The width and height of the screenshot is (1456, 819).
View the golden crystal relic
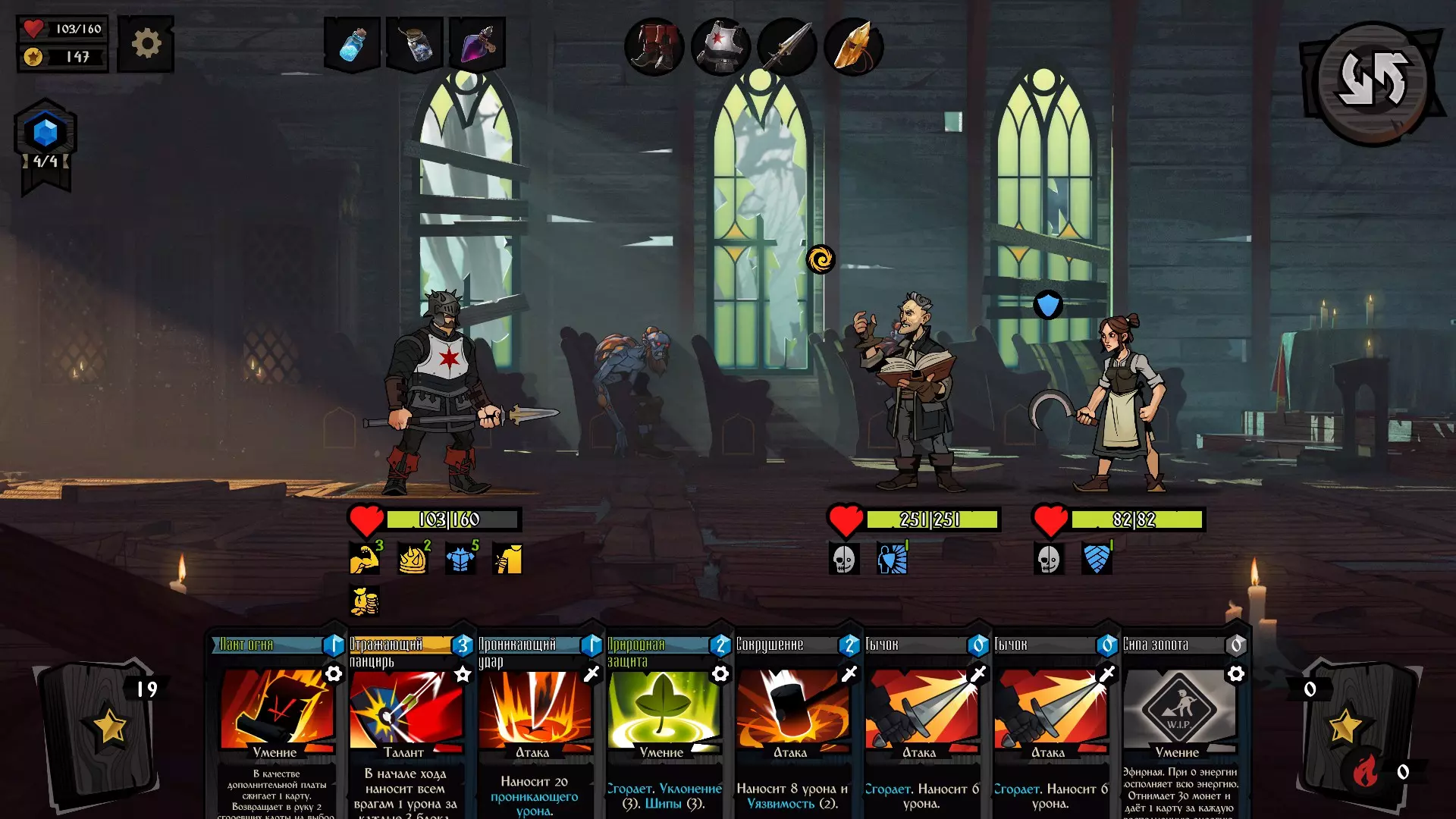click(854, 47)
